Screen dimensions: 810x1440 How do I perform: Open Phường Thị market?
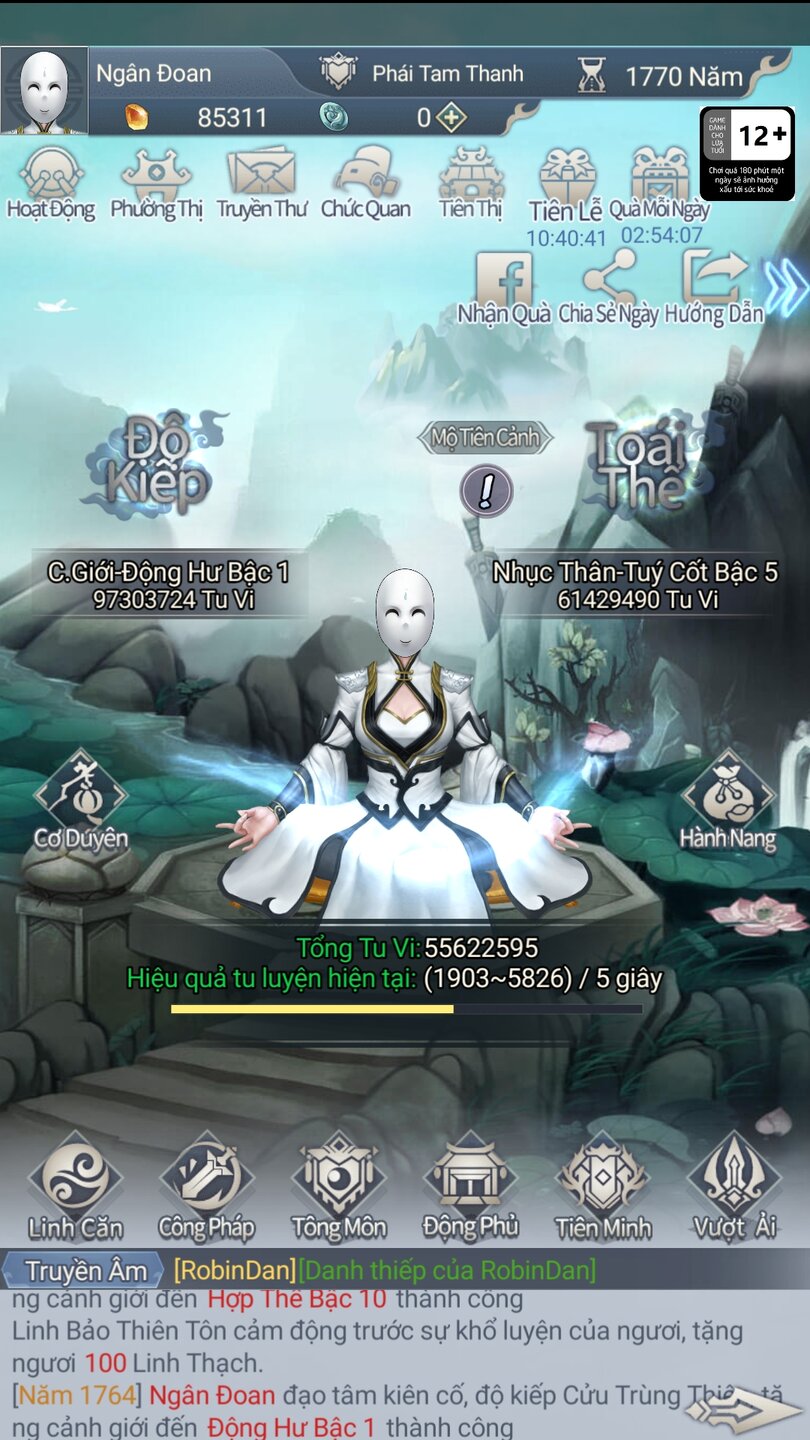156,180
